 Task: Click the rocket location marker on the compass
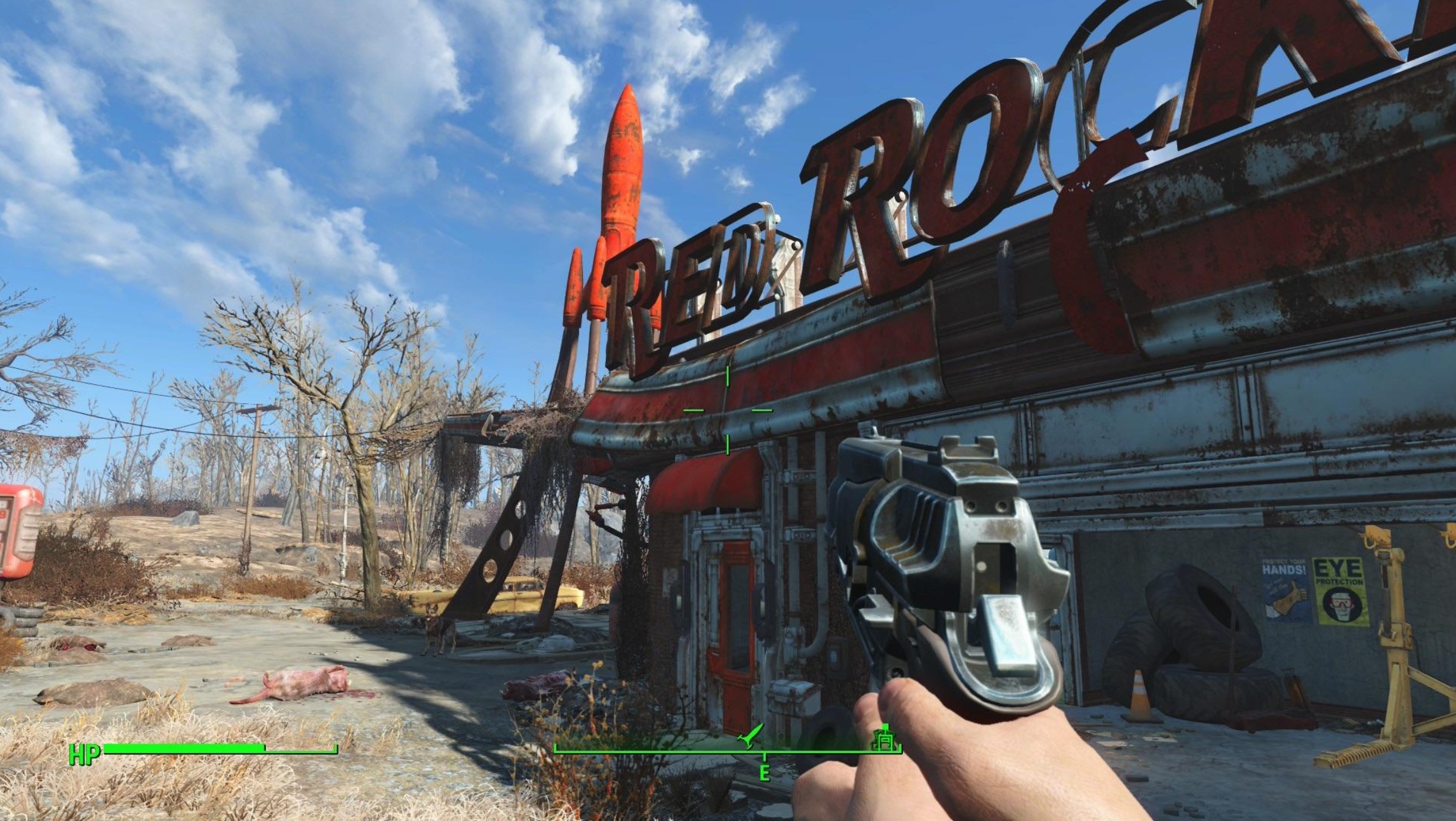tap(749, 737)
